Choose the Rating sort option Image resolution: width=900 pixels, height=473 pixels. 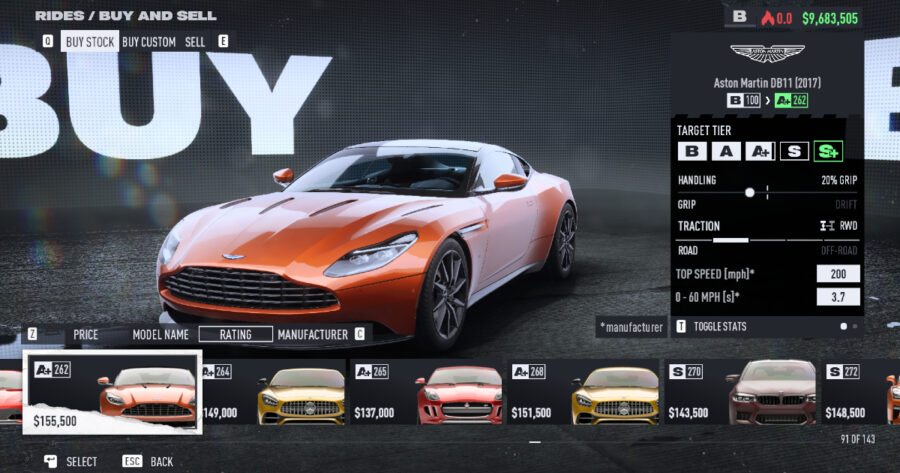pyautogui.click(x=235, y=334)
